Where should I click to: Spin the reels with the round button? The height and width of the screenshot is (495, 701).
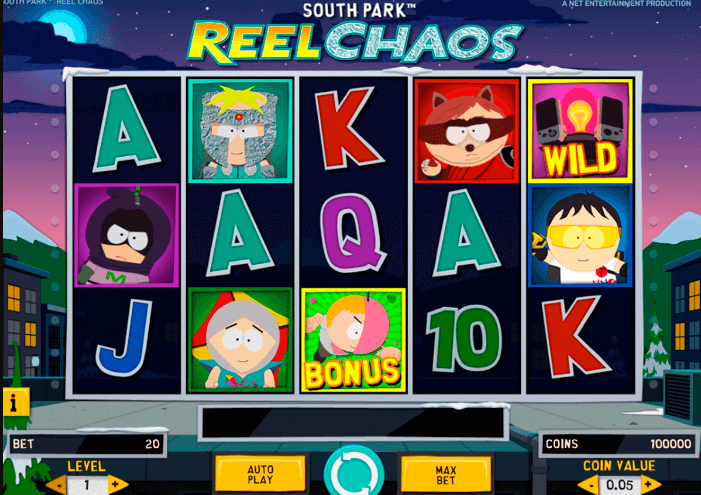click(352, 474)
